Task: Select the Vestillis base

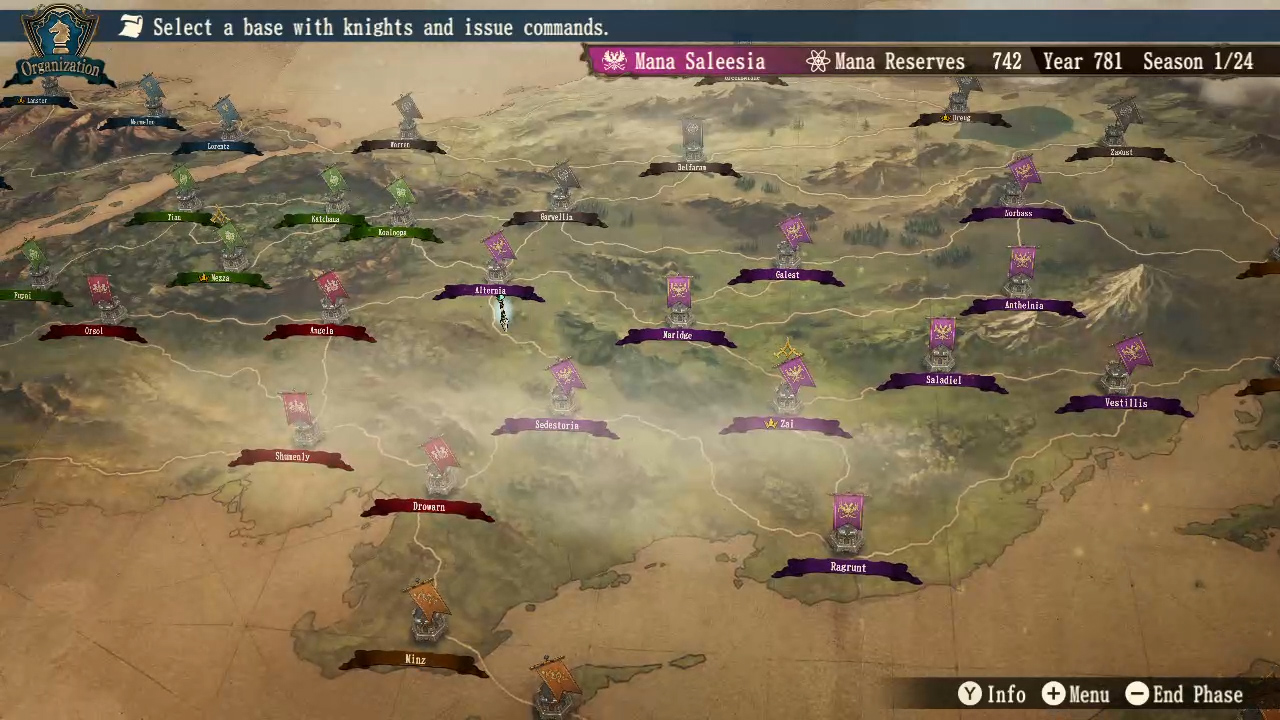Action: click(1126, 404)
